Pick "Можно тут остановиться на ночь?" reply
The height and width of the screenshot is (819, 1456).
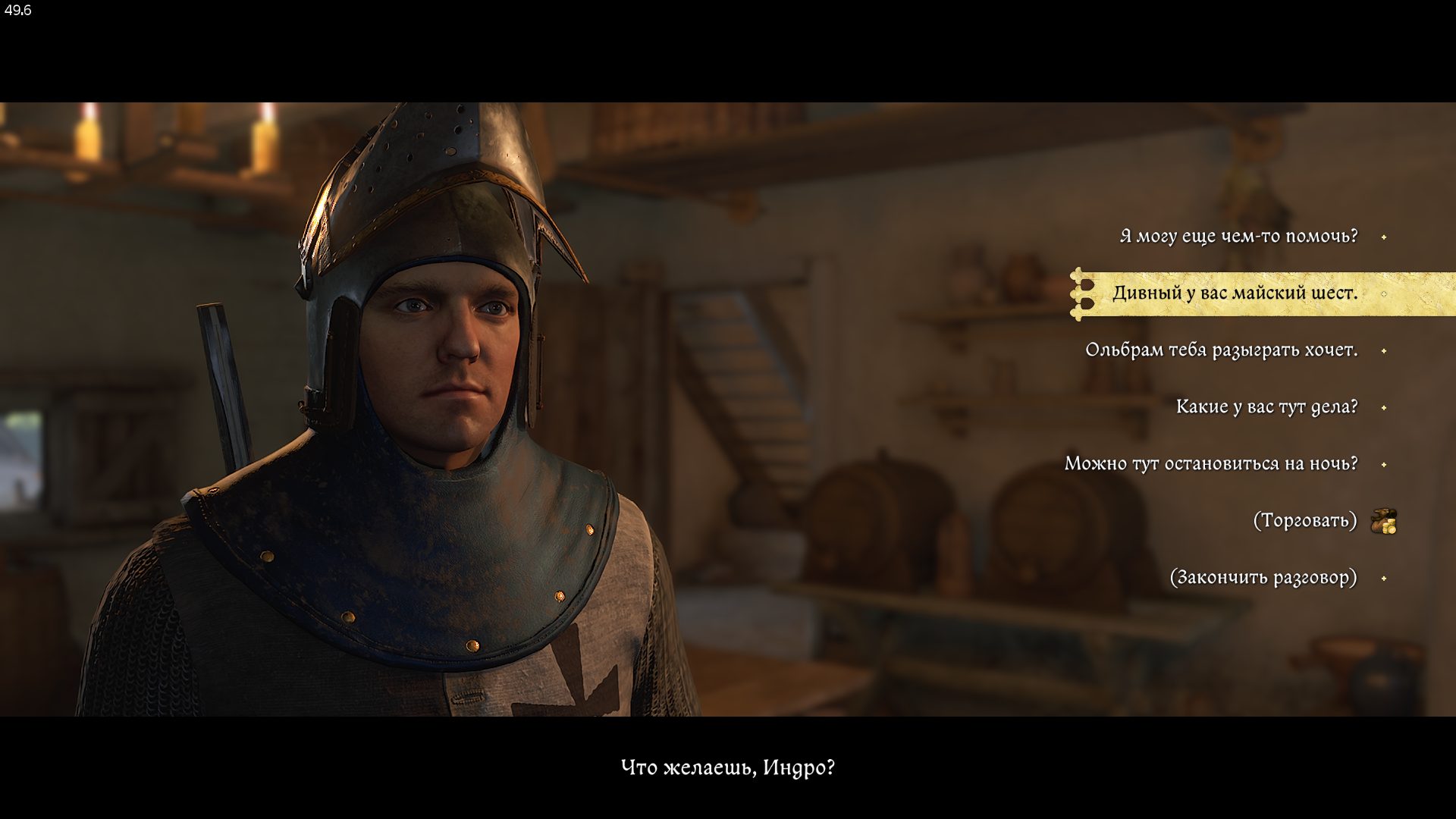(1211, 464)
